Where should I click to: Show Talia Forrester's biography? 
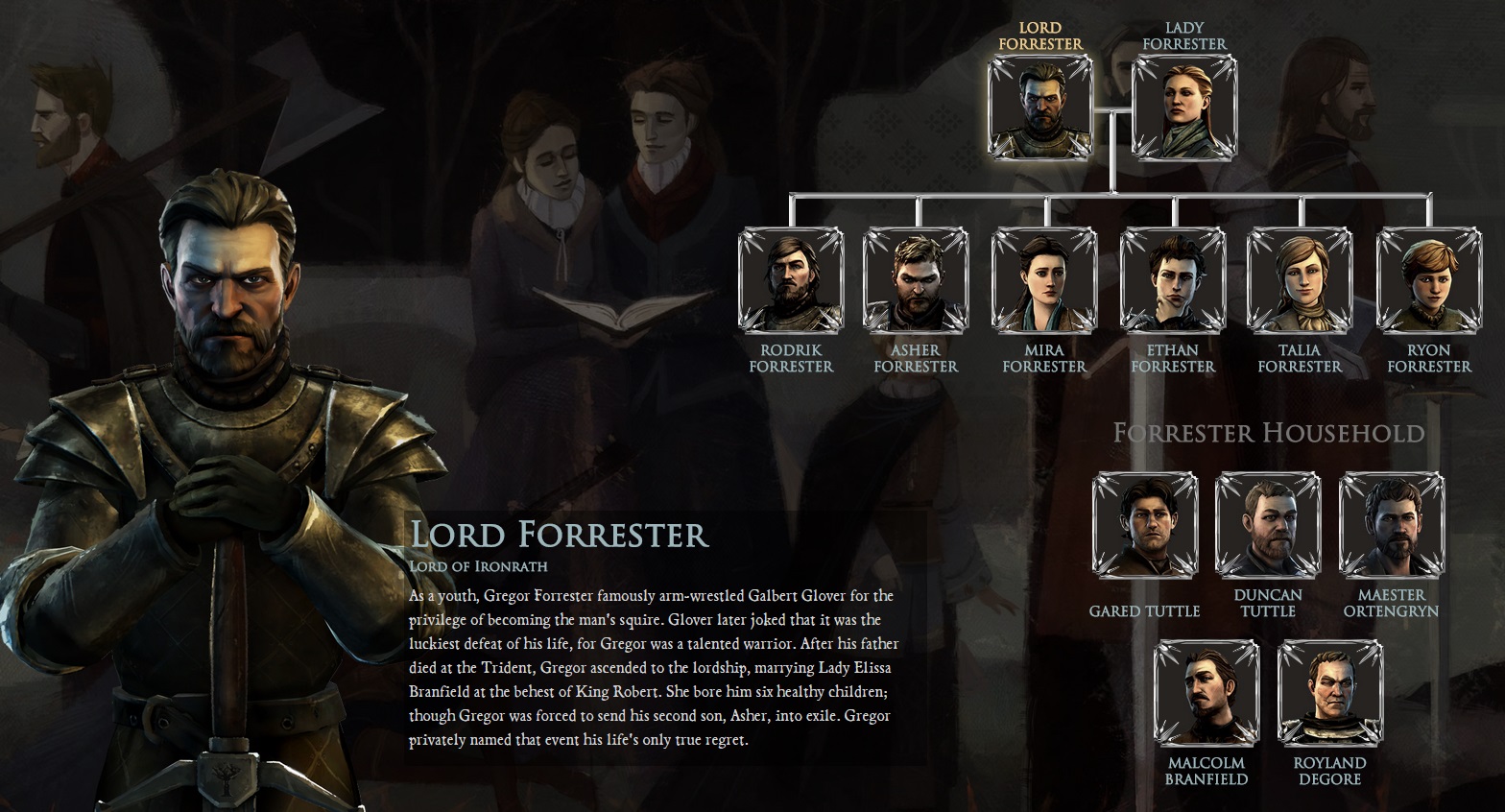click(x=1300, y=280)
